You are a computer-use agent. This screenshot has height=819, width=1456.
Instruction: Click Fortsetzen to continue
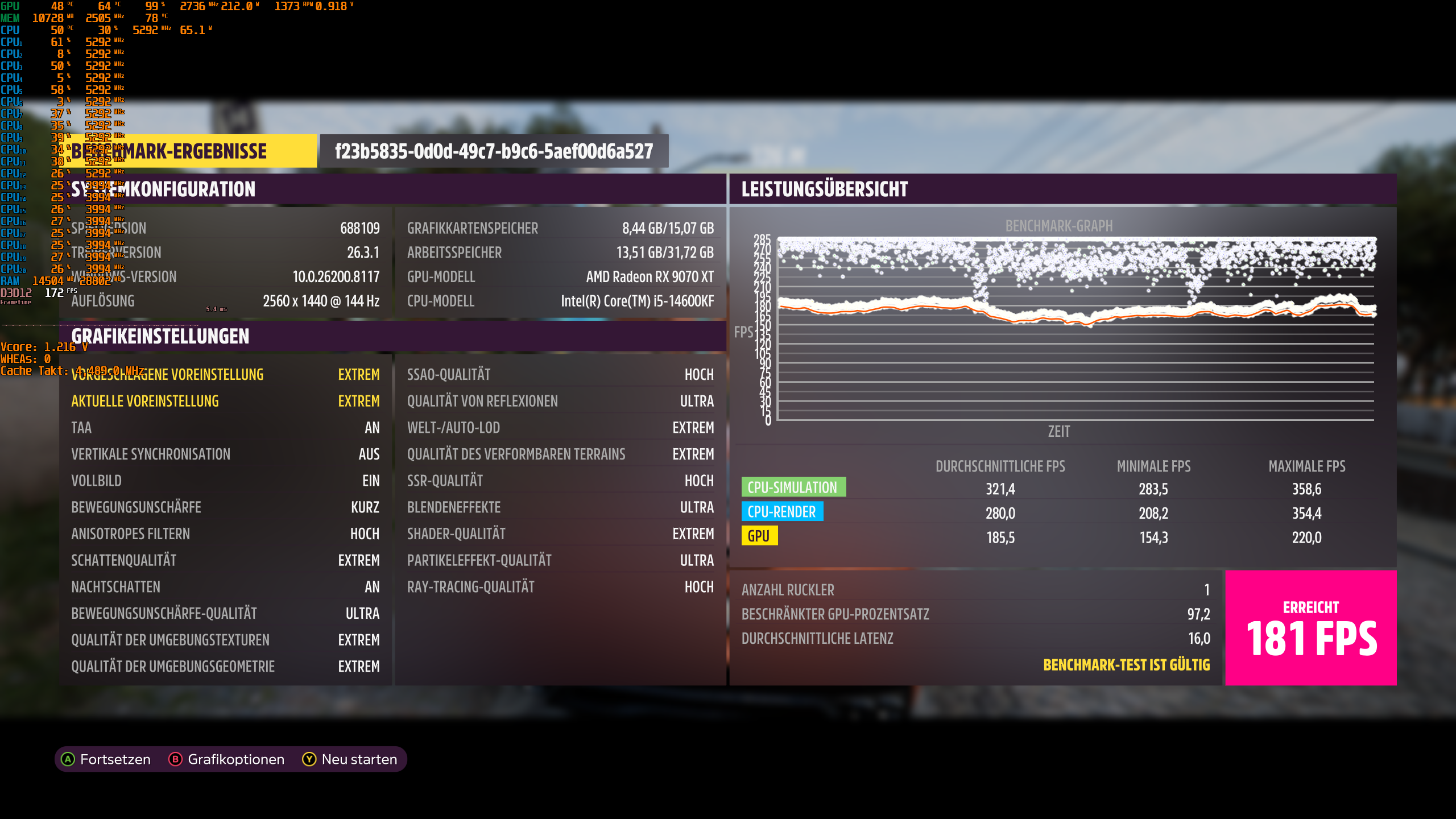[115, 759]
